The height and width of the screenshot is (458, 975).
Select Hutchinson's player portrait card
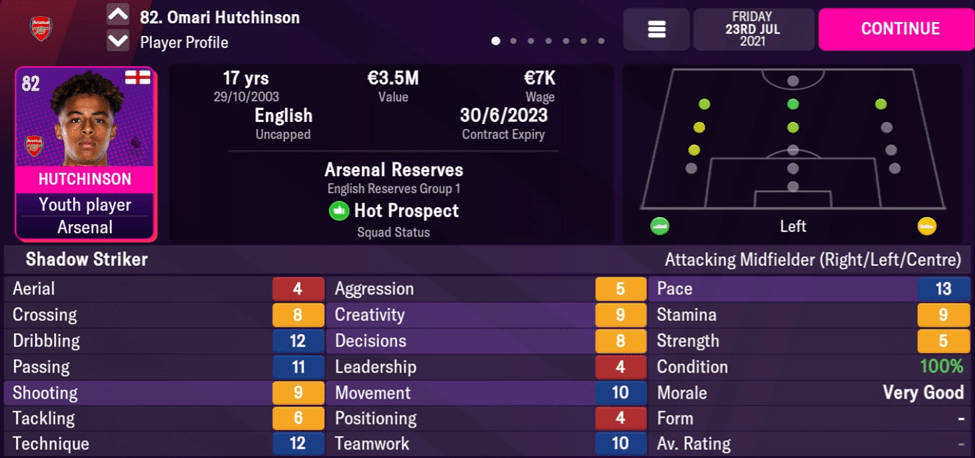85,154
